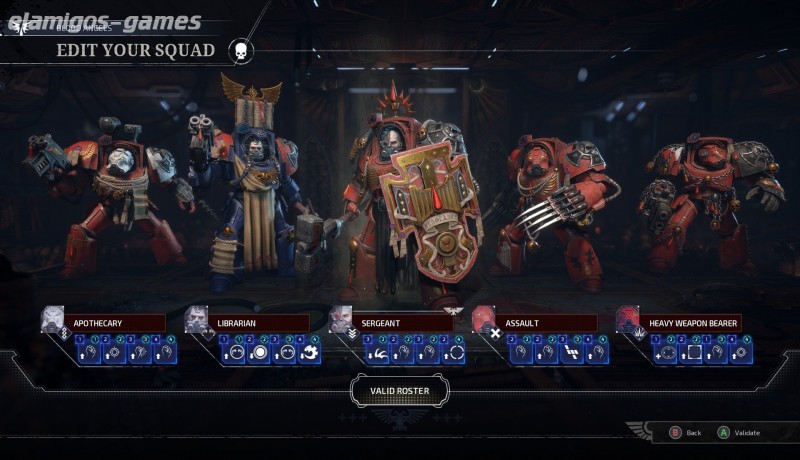Click the Apothecary portrait

[x=53, y=319]
